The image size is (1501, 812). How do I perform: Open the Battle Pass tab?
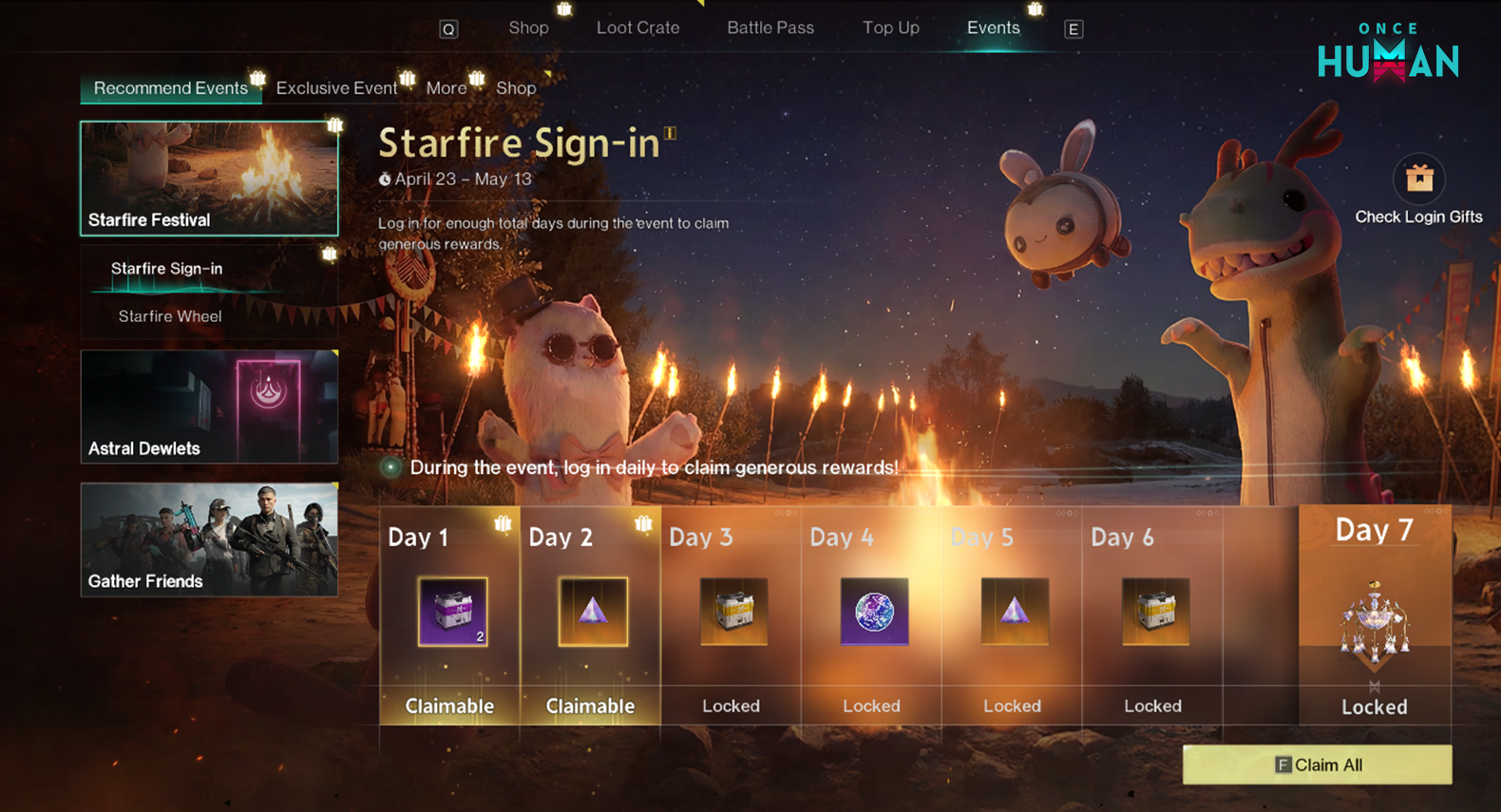[770, 28]
